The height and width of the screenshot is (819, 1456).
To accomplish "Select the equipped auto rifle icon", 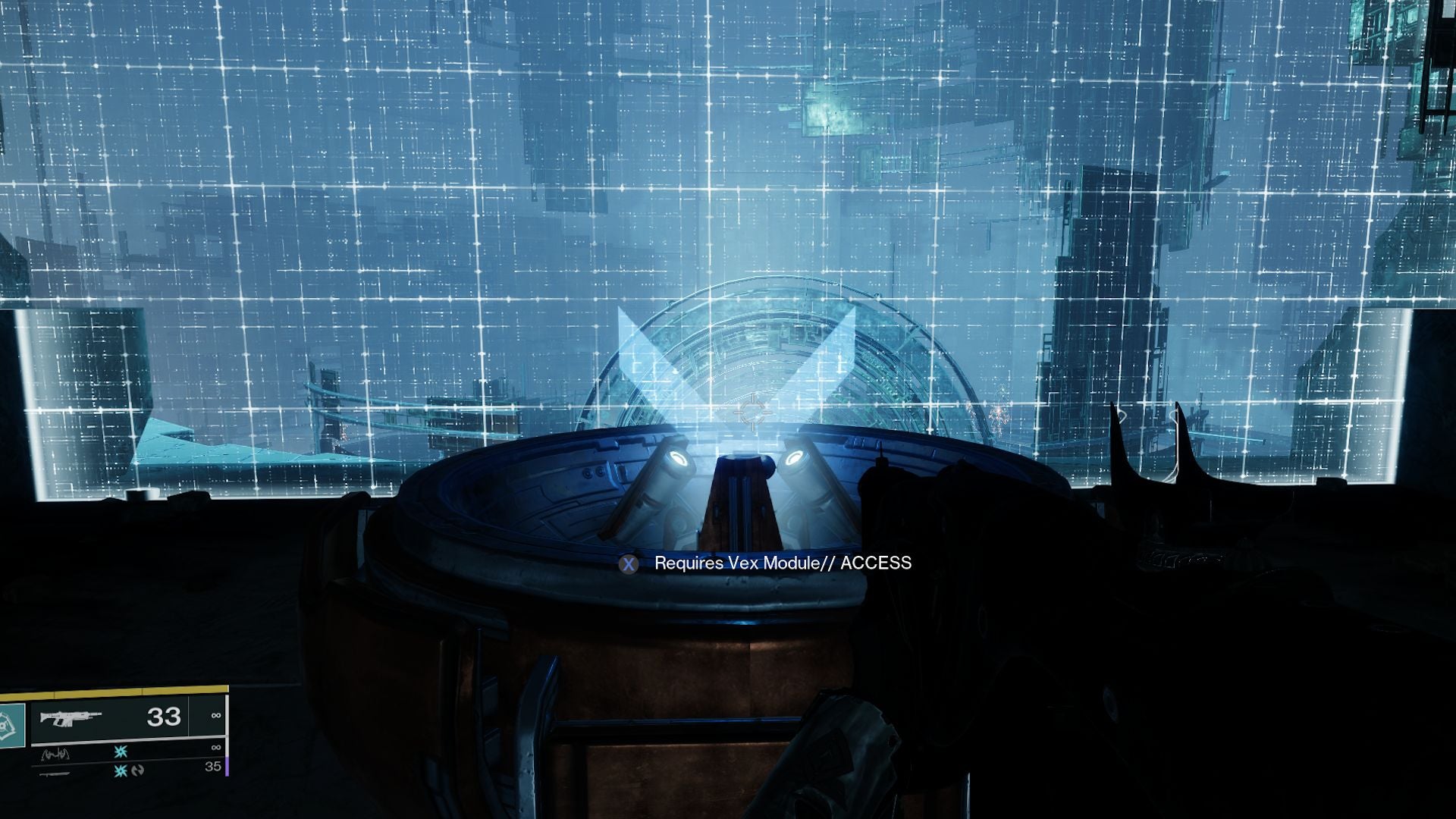I will point(72,717).
